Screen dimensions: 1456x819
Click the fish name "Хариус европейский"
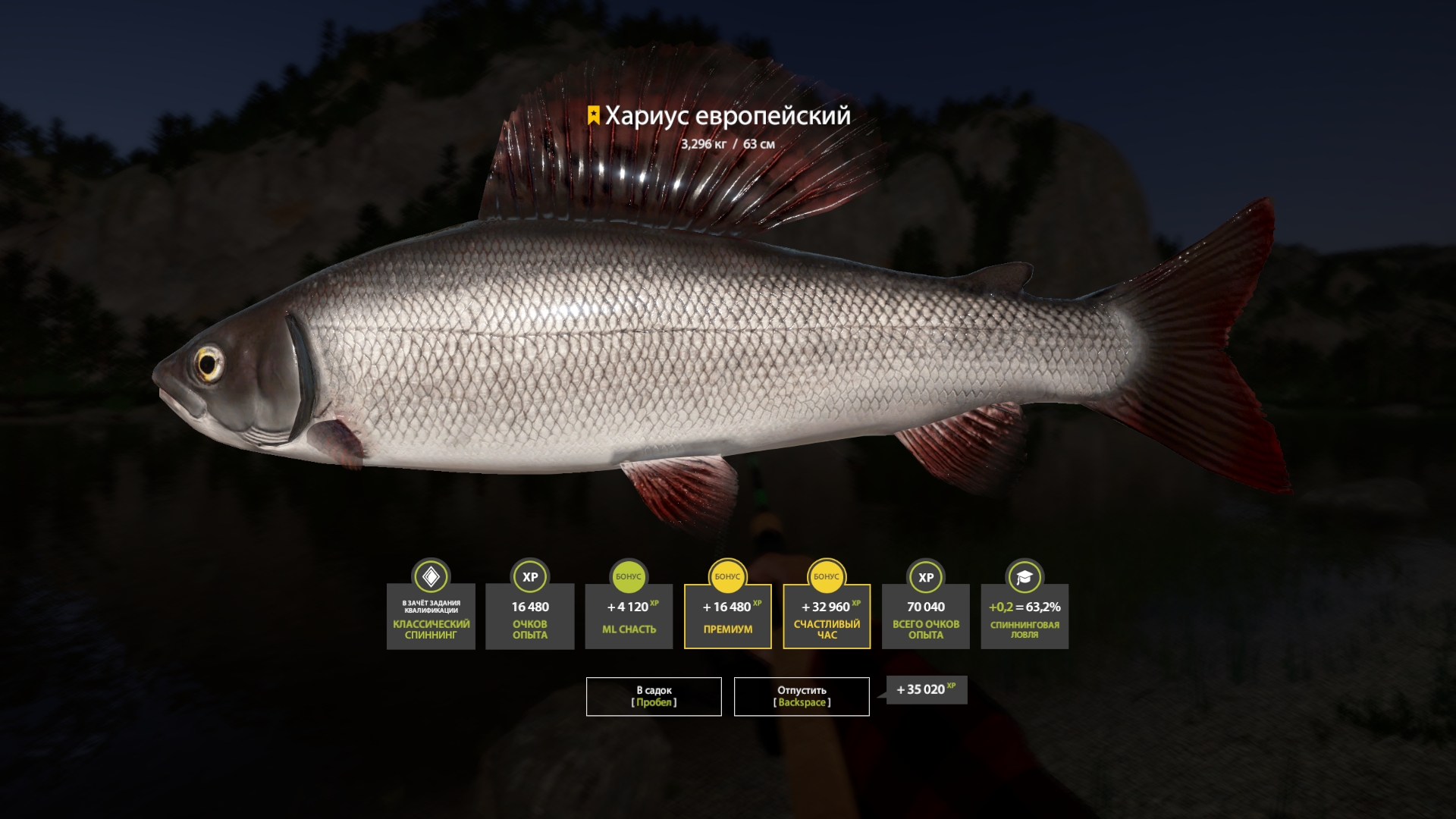coord(727,116)
